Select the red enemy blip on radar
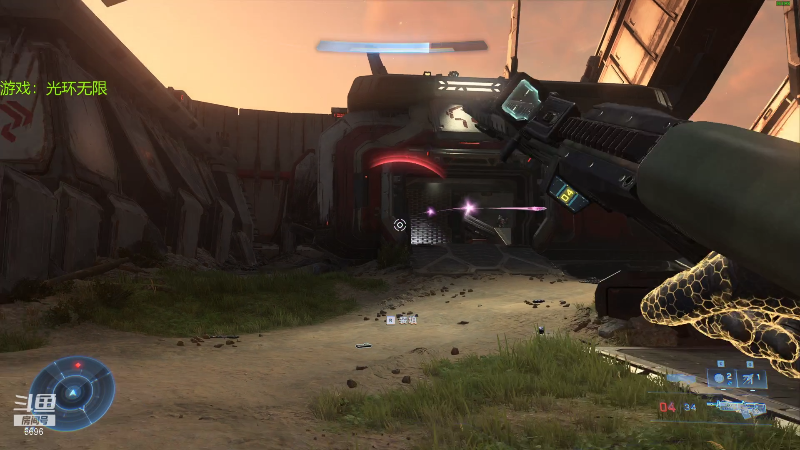The image size is (800, 450). click(78, 365)
